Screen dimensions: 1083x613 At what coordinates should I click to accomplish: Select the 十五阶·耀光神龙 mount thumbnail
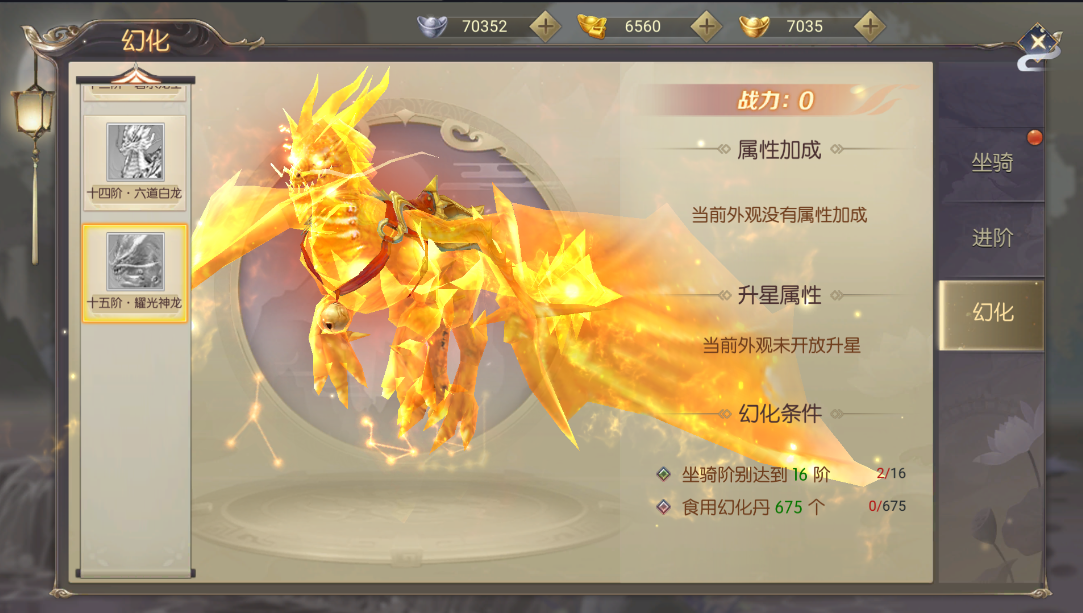point(135,272)
